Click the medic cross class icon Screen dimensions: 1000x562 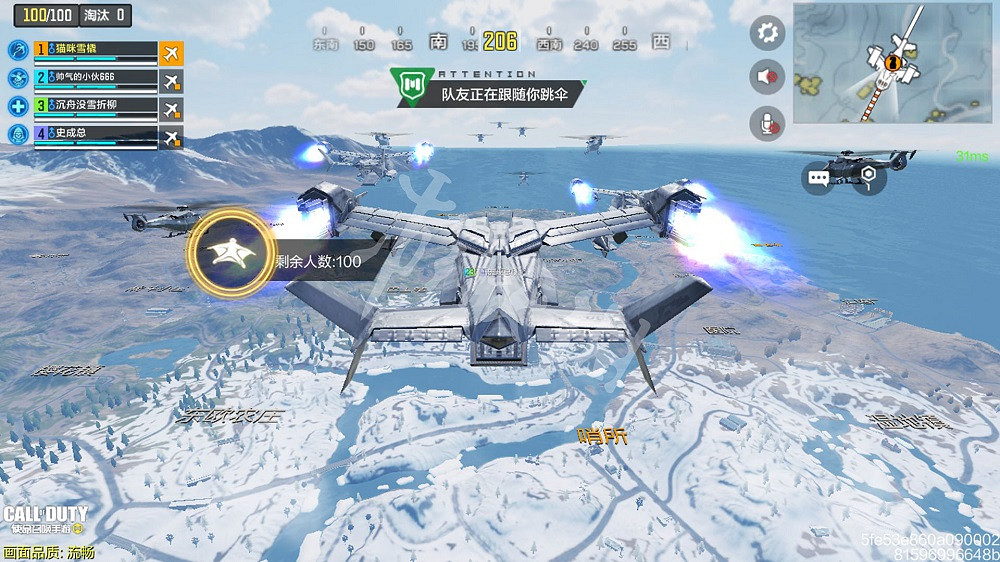[18, 106]
